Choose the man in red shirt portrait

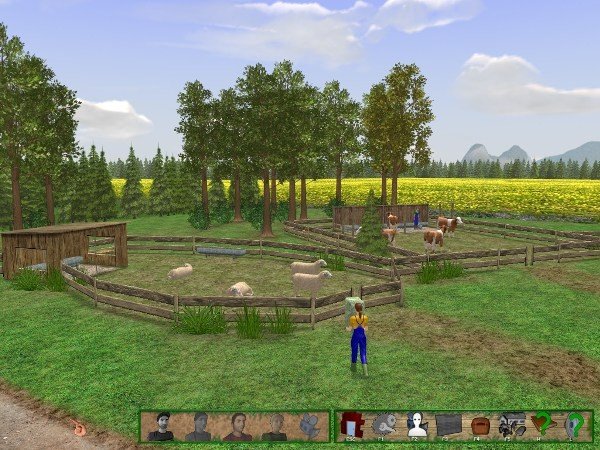click(237, 427)
